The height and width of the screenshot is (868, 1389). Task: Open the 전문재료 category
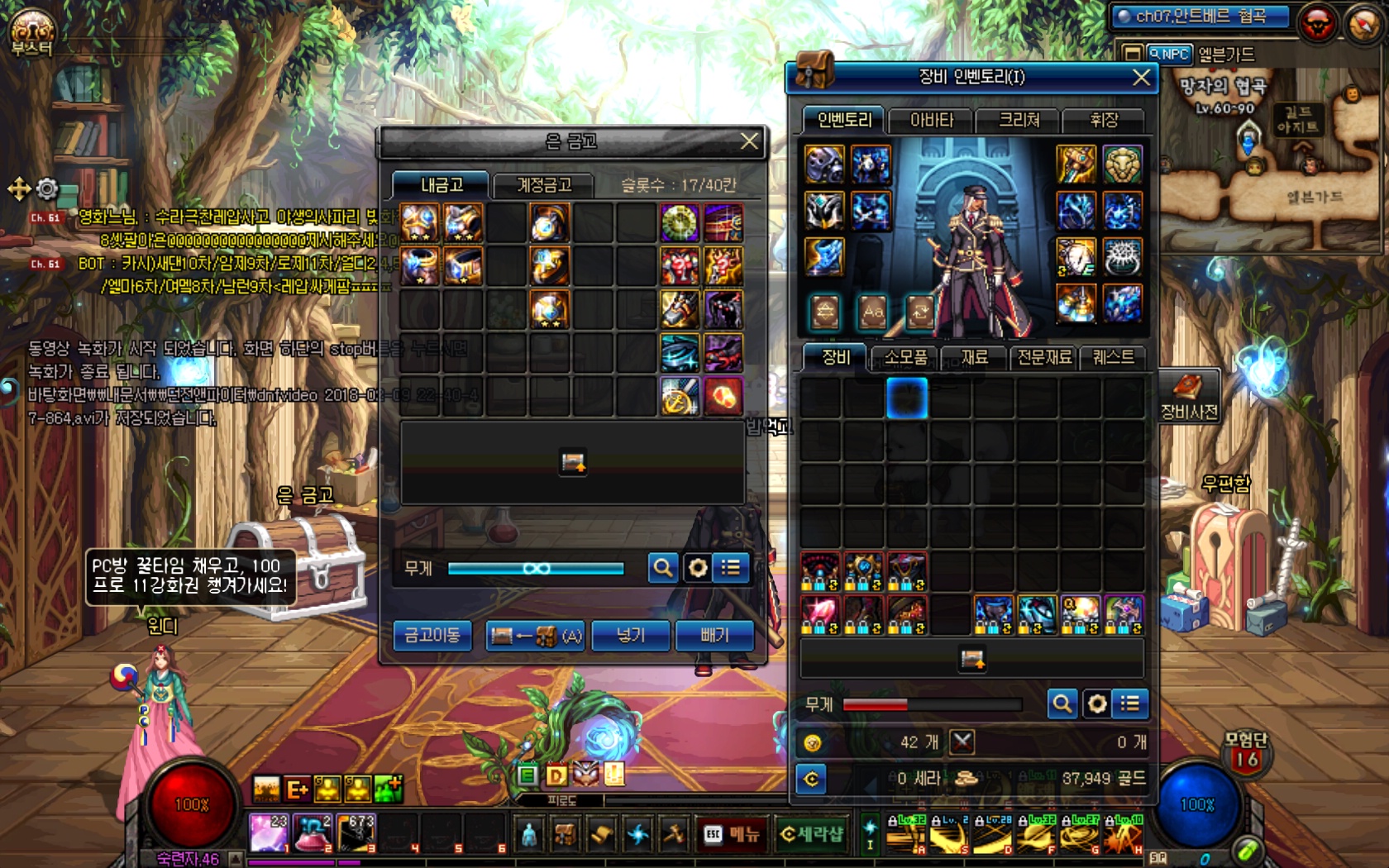click(1043, 357)
